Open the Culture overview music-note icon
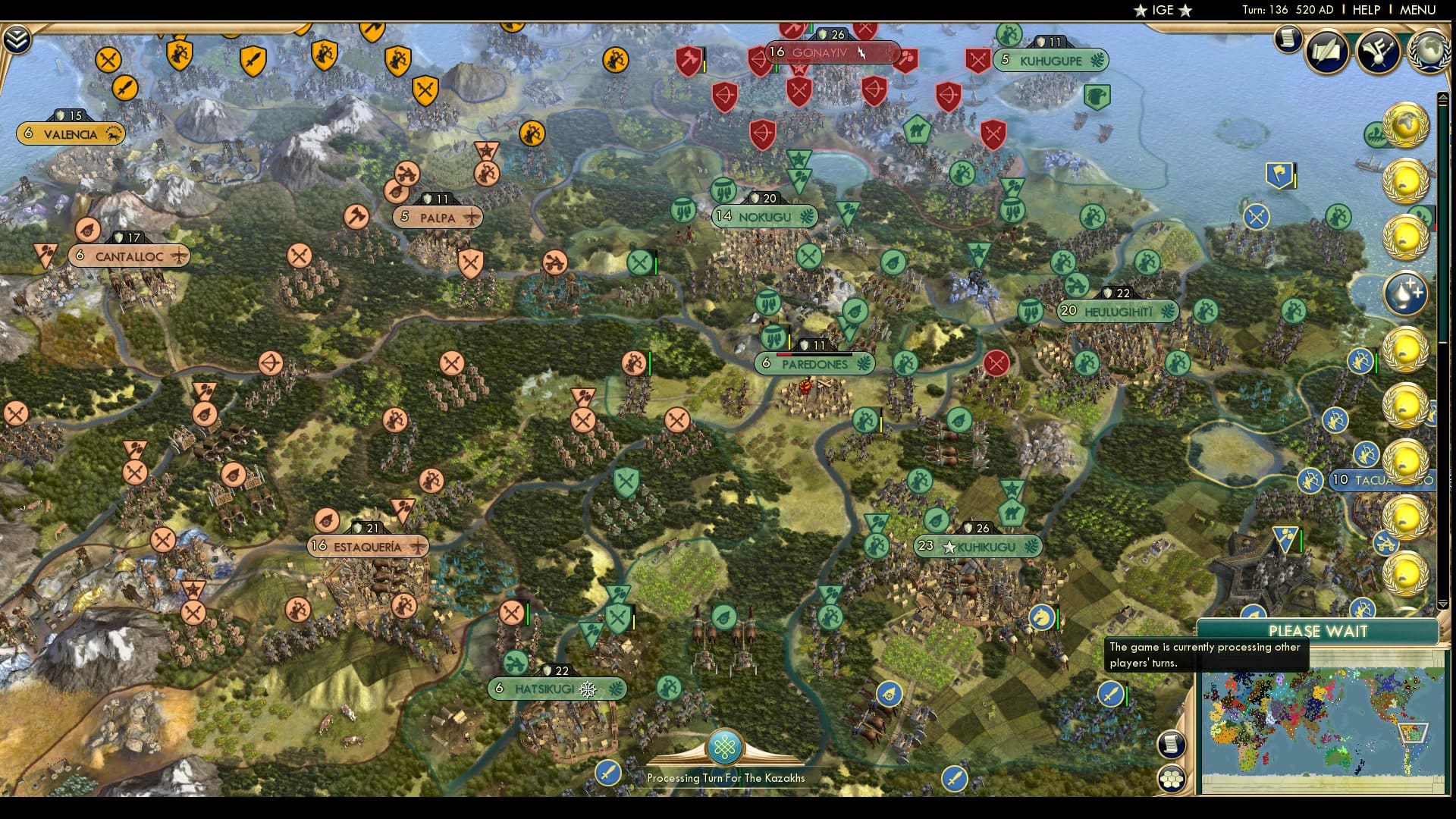 [x=1378, y=51]
